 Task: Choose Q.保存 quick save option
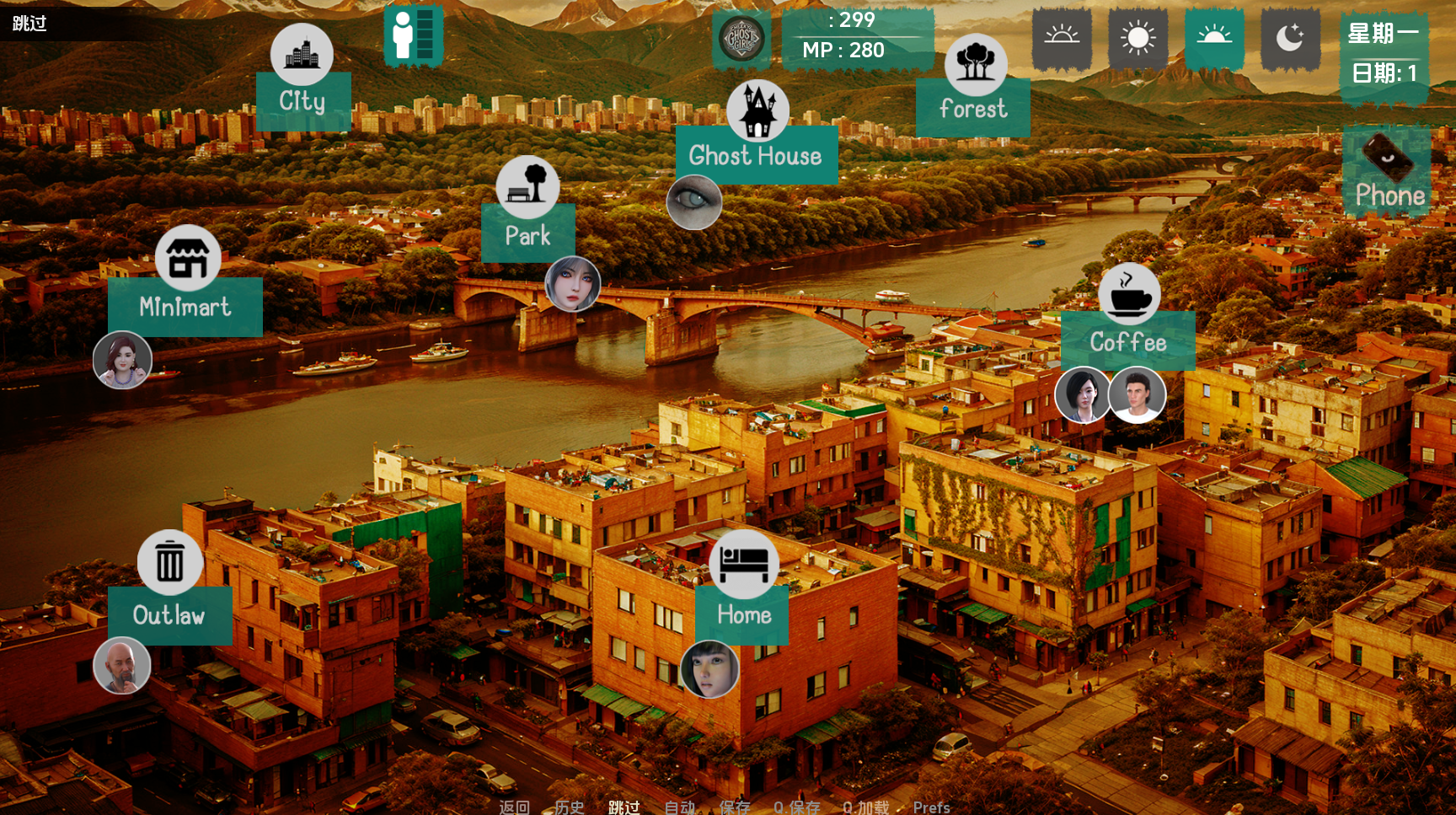[796, 807]
